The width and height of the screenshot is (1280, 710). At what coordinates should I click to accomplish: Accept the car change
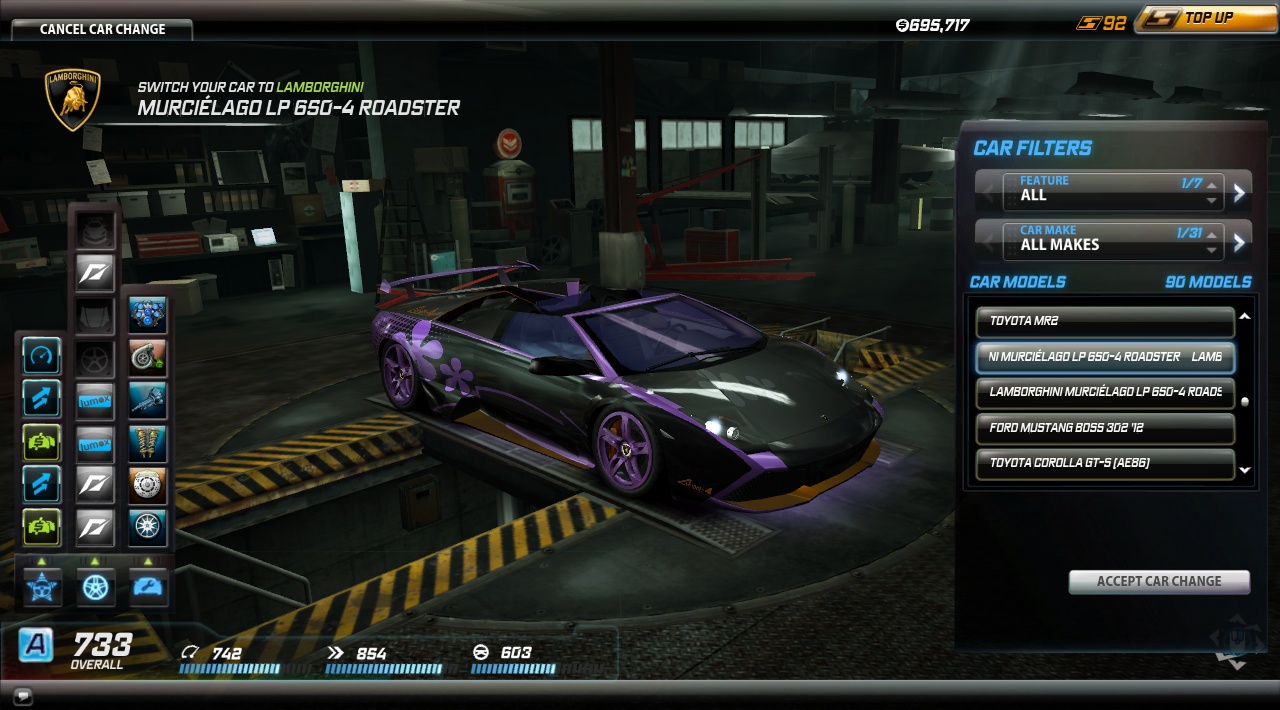point(1158,581)
